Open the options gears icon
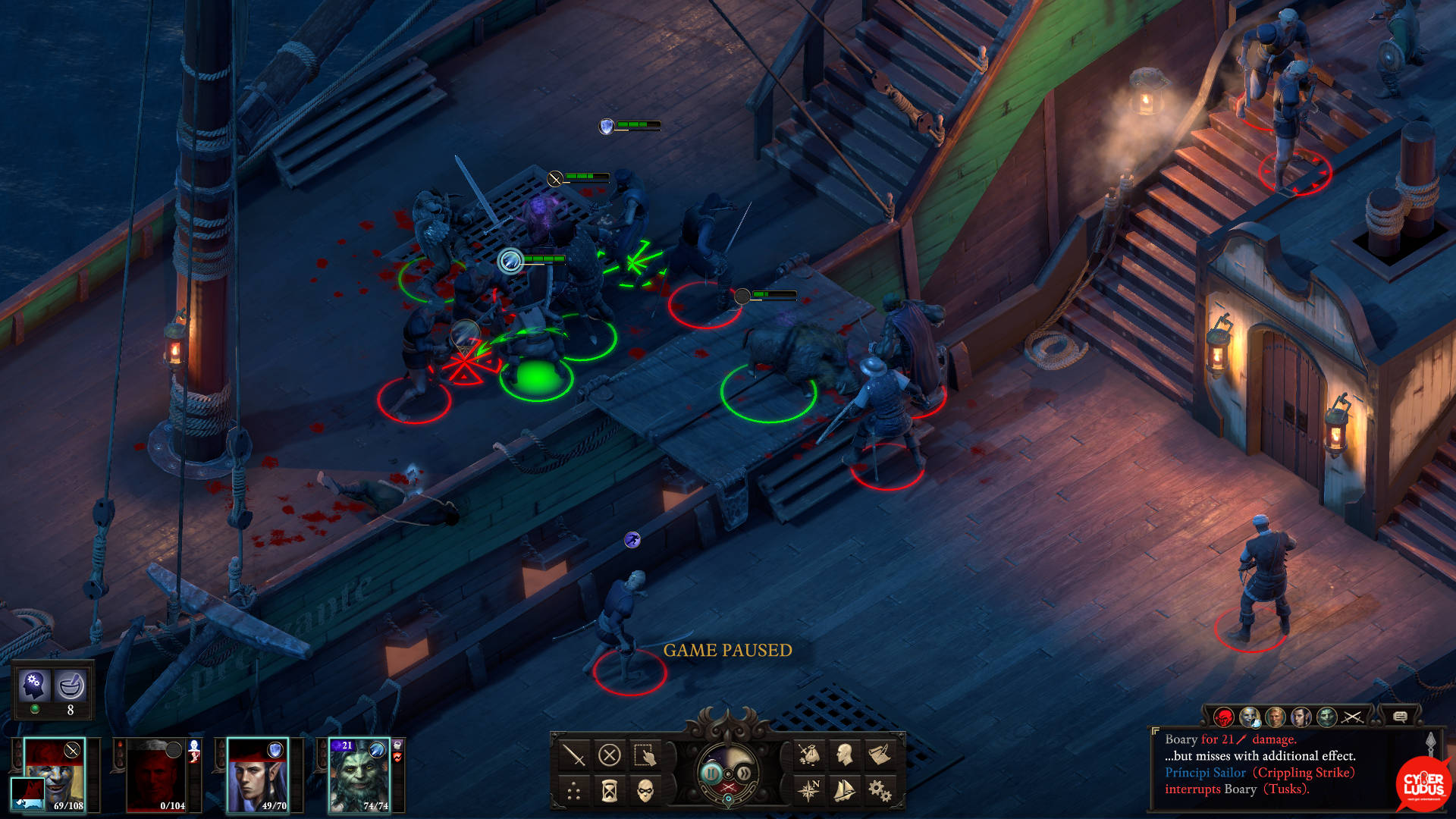 click(x=880, y=792)
